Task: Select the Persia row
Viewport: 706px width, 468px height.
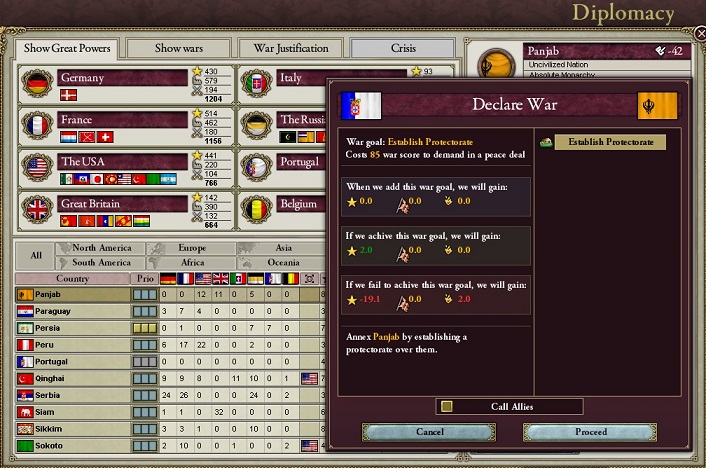Action: [x=70, y=328]
